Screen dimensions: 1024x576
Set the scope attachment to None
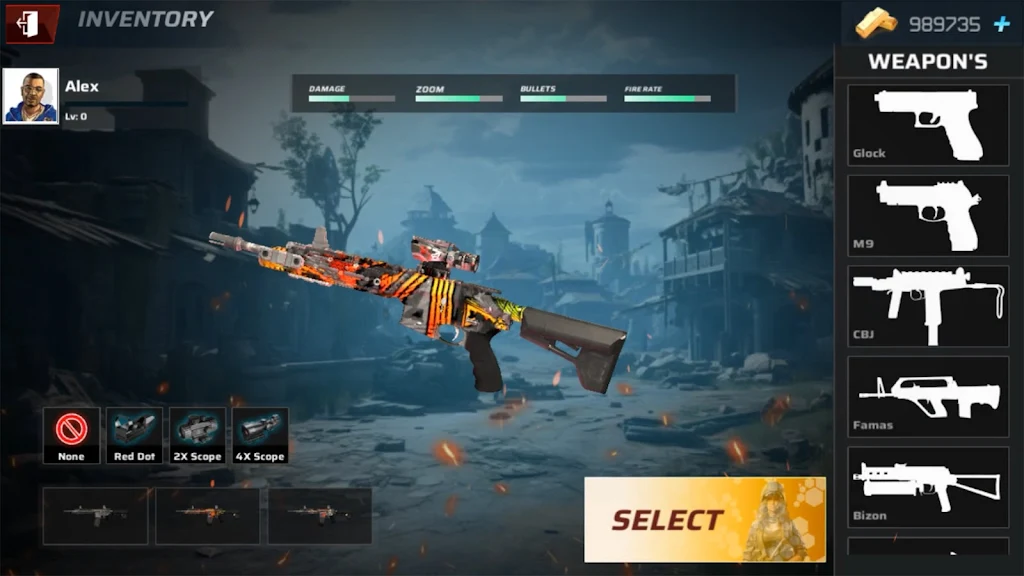[x=71, y=435]
